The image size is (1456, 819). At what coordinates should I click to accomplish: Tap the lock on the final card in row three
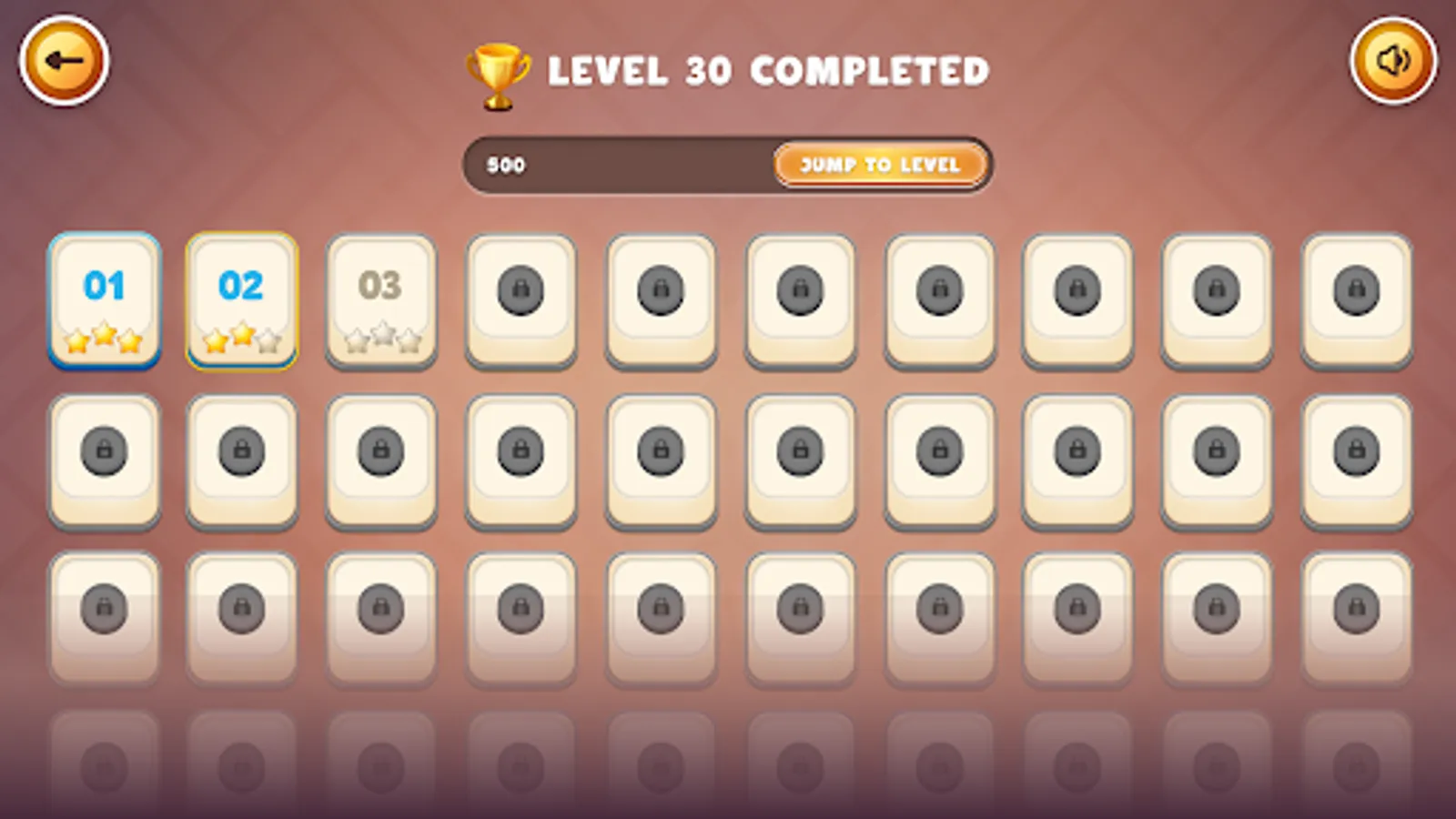(1356, 605)
